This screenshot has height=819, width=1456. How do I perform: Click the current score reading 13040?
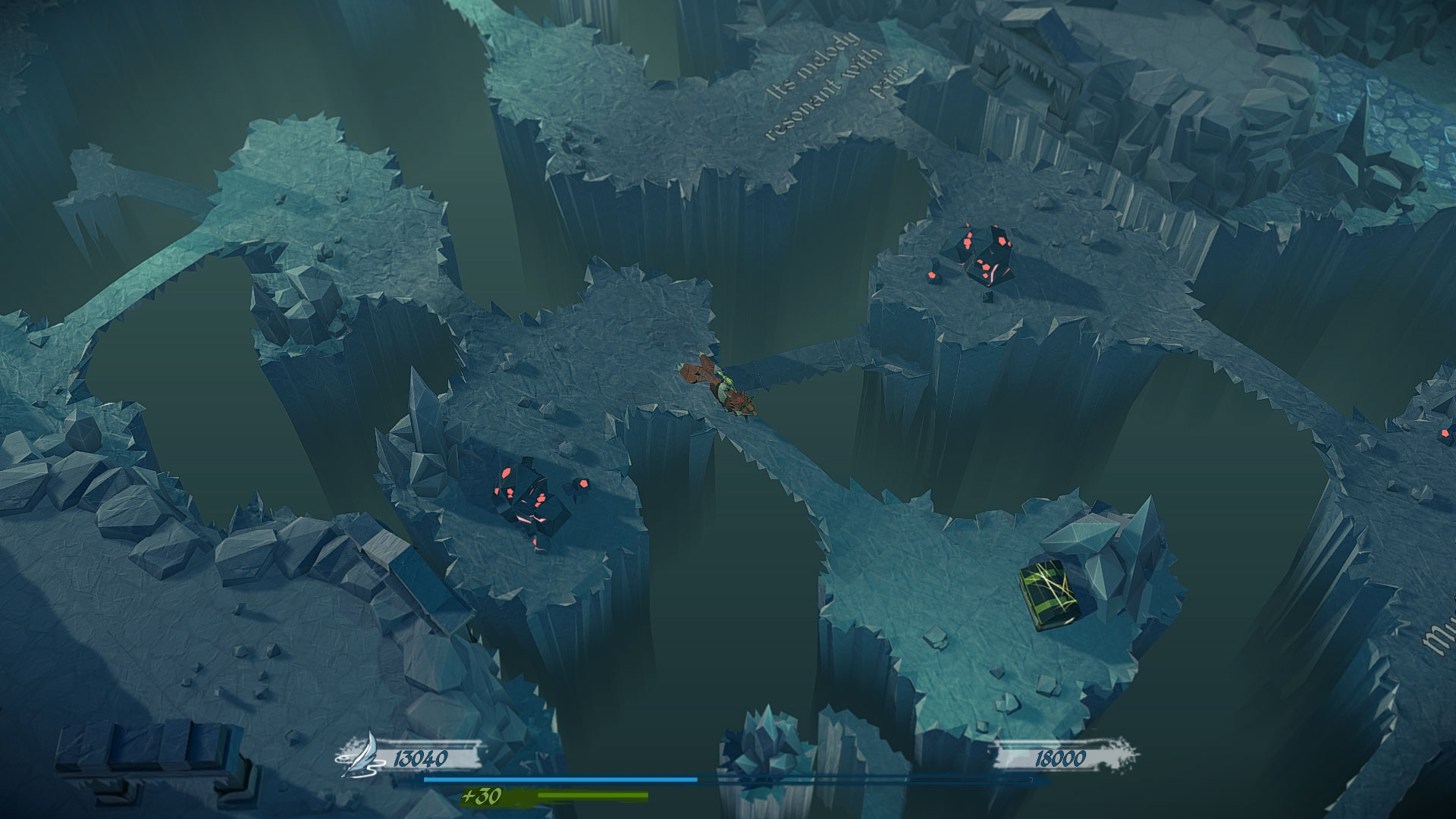421,755
